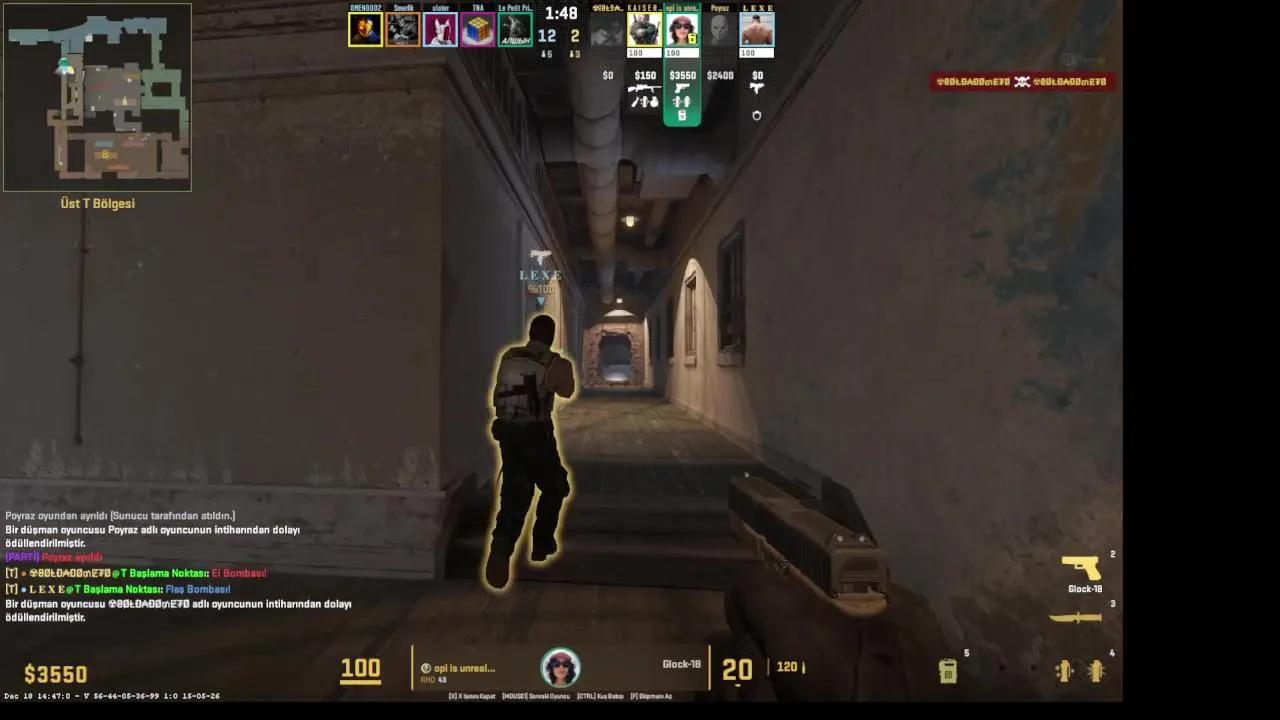Image resolution: width=1280 pixels, height=720 pixels.
Task: Click the Zeus taser icon in slot 5
Action: 946,668
